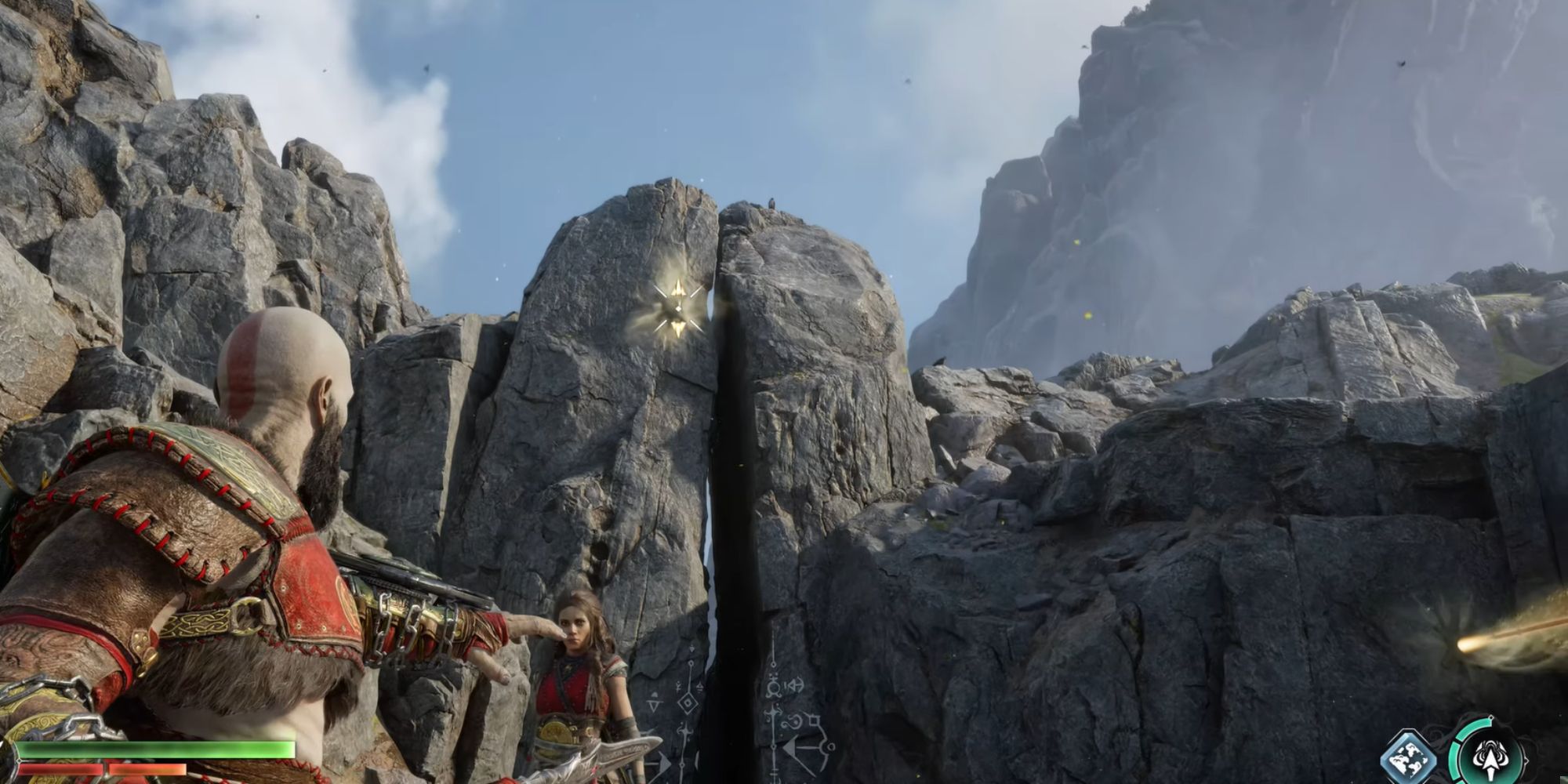Click the white arrow sigil inside the teal circle
Image resolution: width=1568 pixels, height=784 pixels.
pyautogui.click(x=1490, y=762)
